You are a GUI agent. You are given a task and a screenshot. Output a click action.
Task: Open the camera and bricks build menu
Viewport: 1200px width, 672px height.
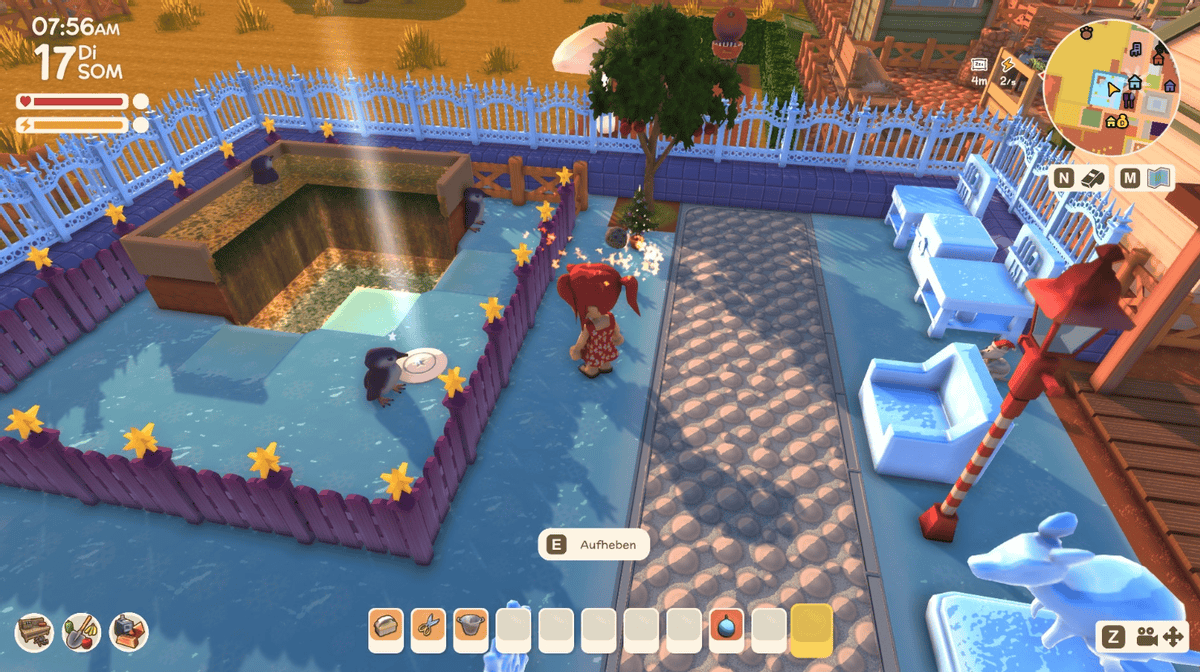pos(128,631)
